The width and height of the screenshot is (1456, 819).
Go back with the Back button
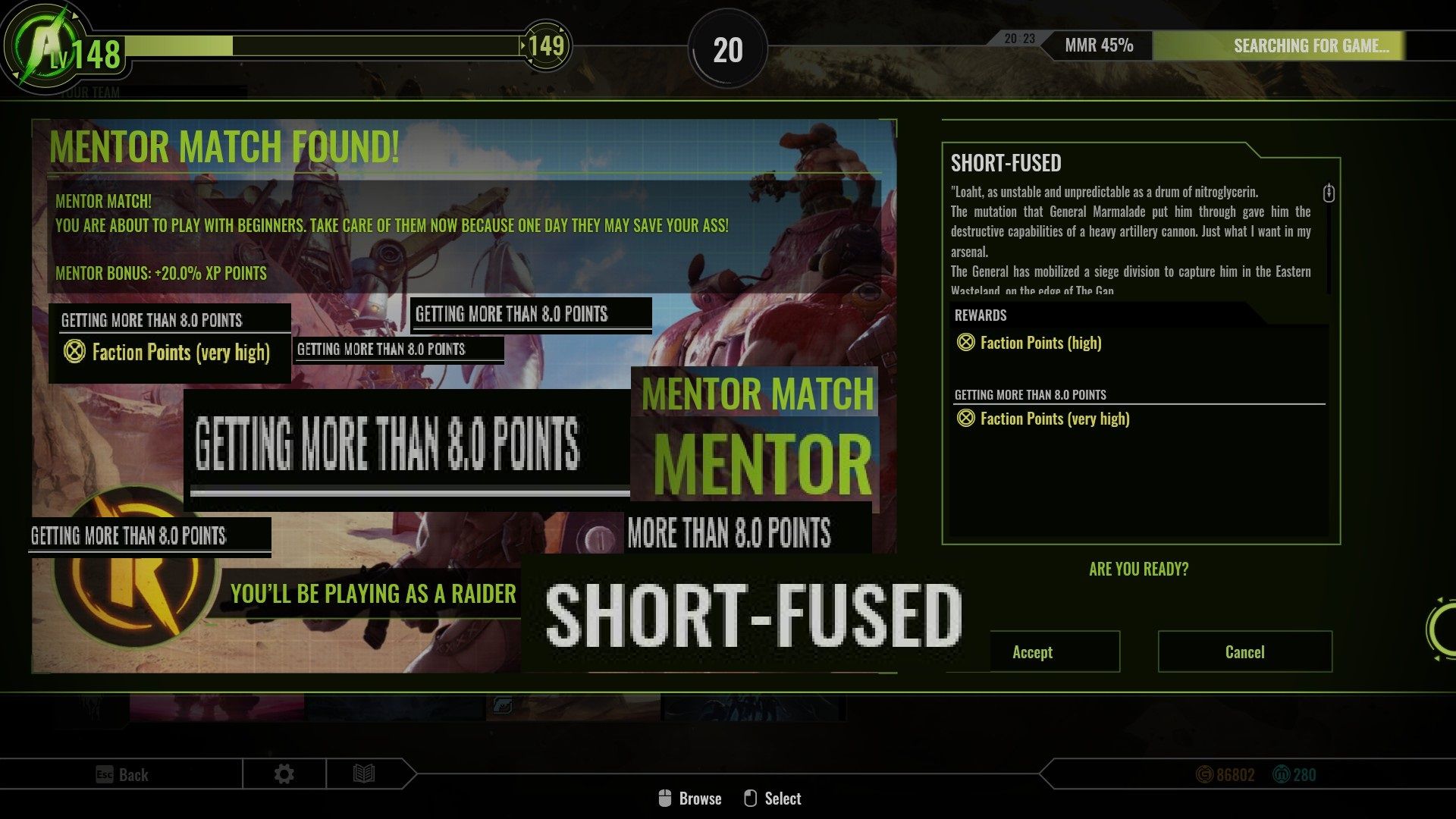[122, 774]
